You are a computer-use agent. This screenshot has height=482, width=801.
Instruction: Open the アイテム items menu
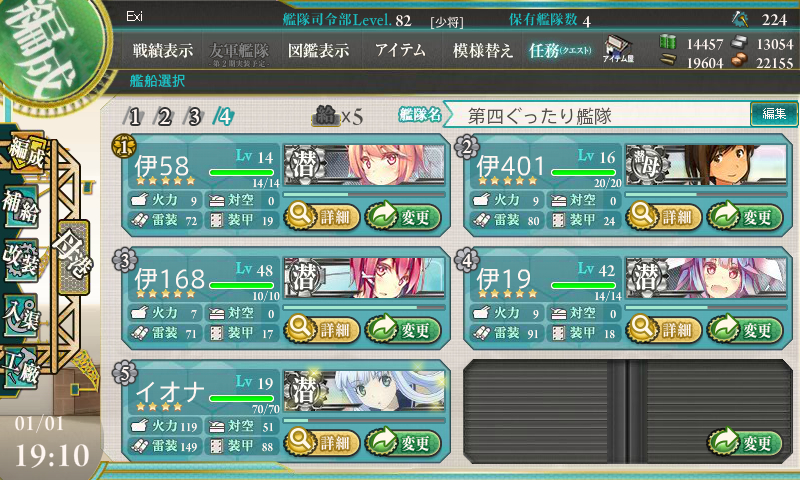(x=400, y=51)
